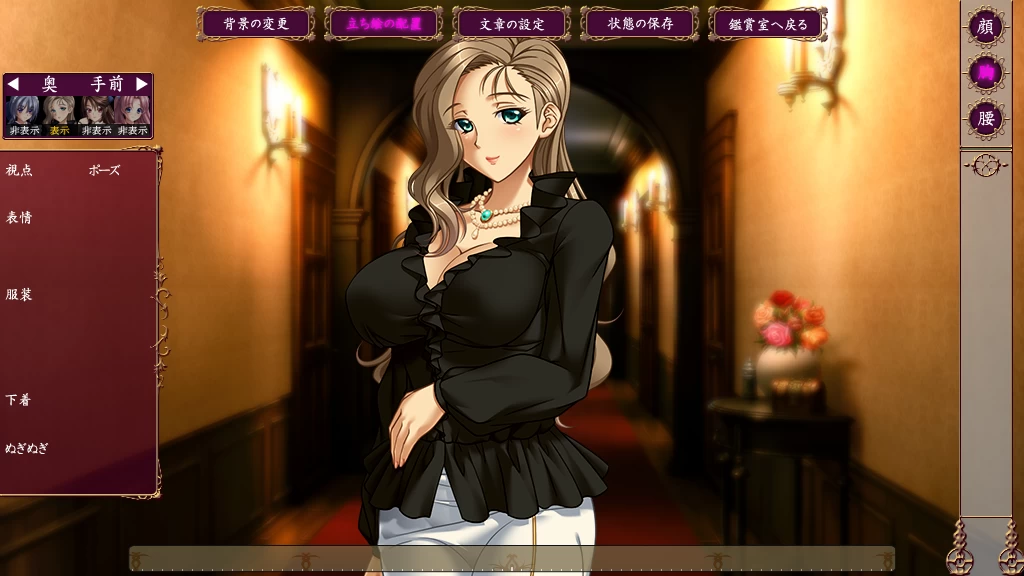Viewport: 1024px width, 576px height.
Task: Click the right arrow next to 手前
Action: (142, 84)
